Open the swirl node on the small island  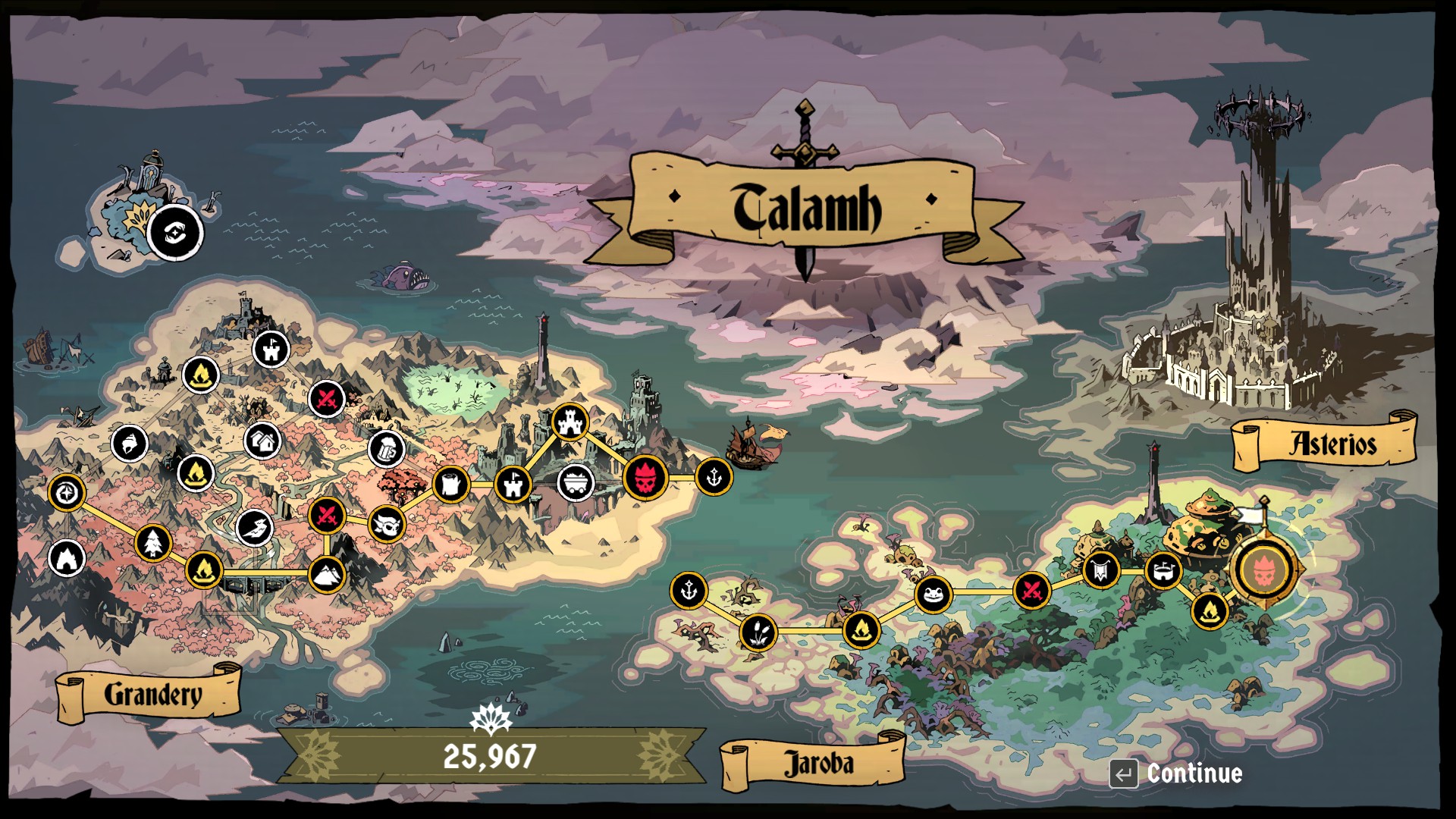(x=175, y=232)
